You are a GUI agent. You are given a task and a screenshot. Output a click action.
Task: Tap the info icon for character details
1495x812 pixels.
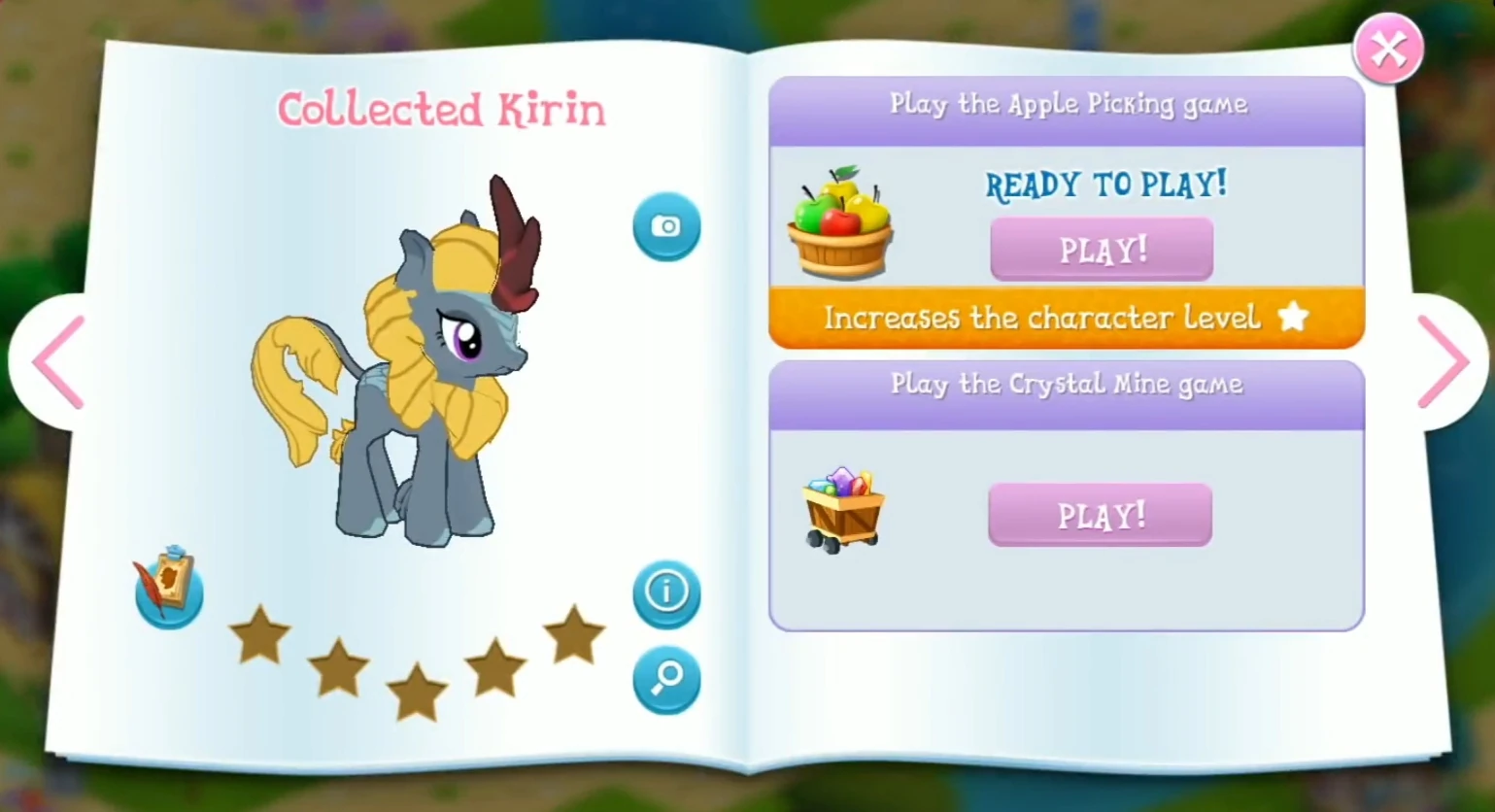click(x=666, y=593)
